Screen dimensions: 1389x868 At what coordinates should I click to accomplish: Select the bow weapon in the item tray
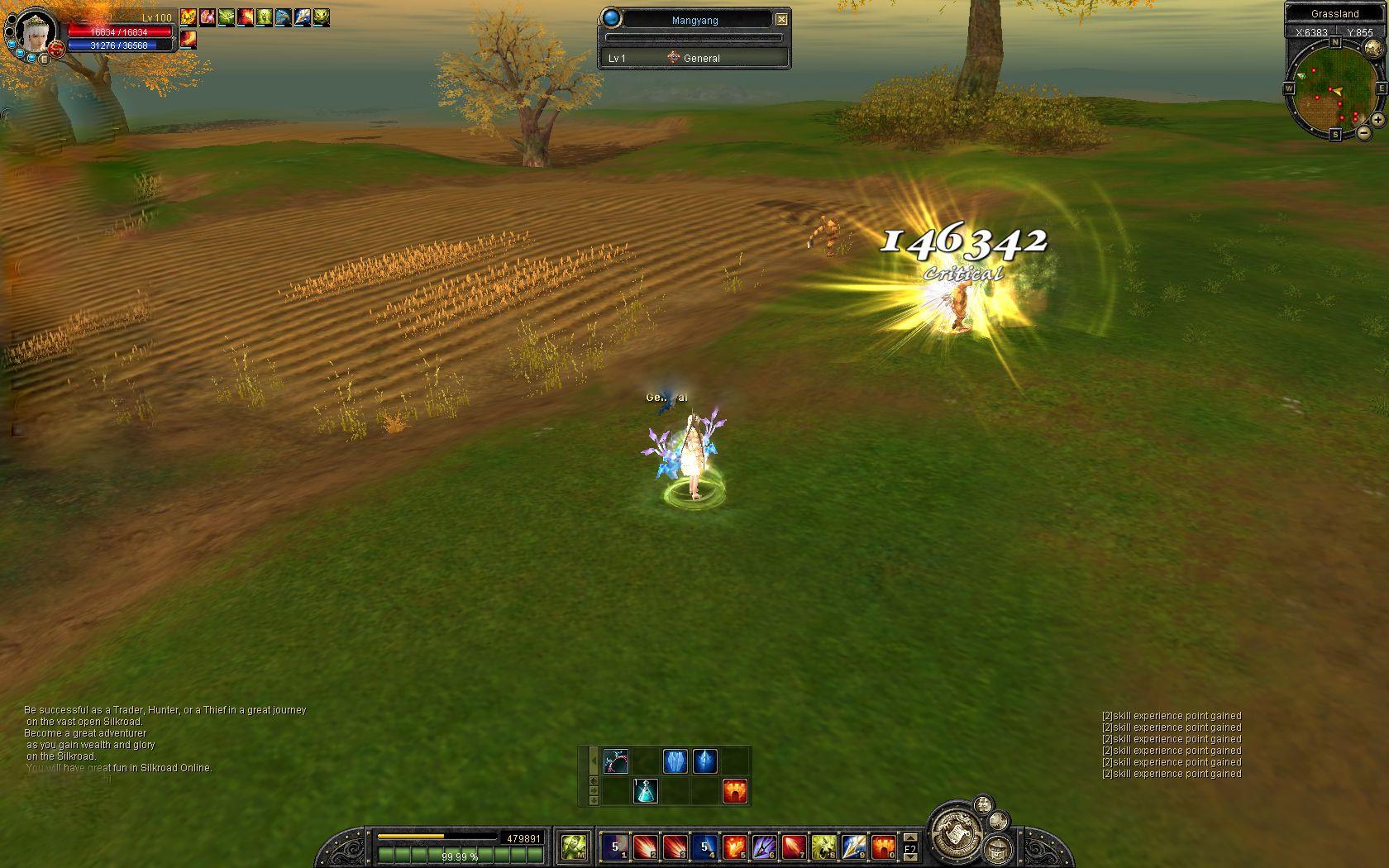point(616,761)
